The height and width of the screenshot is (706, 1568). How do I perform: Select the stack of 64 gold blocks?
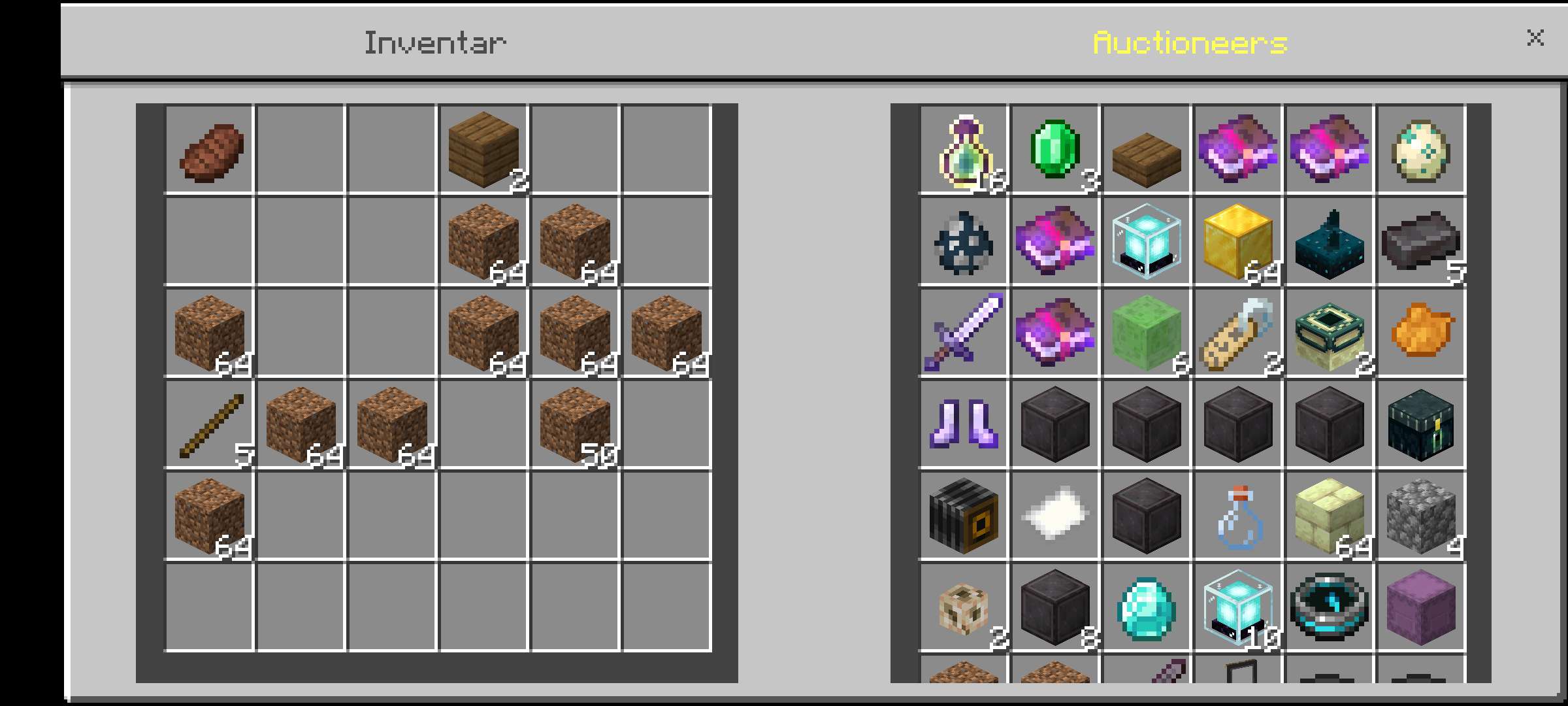1238,242
